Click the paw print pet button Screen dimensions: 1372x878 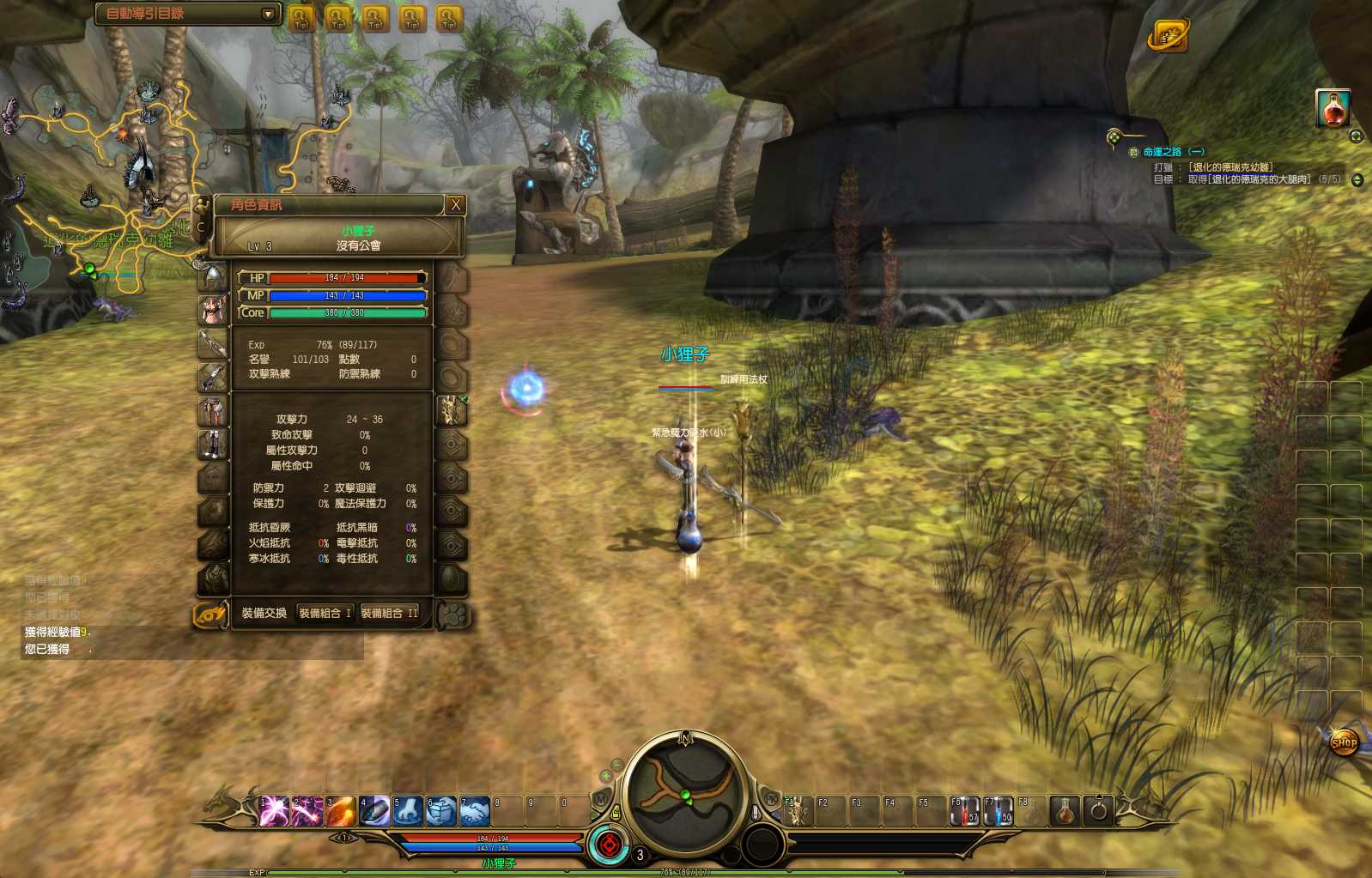[x=452, y=615]
